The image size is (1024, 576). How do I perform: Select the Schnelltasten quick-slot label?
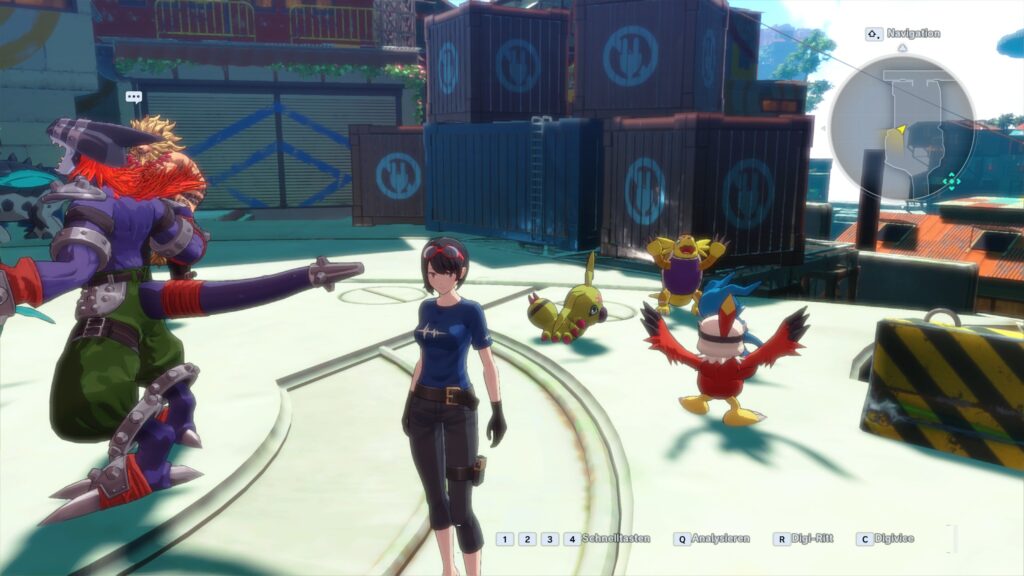tap(616, 539)
